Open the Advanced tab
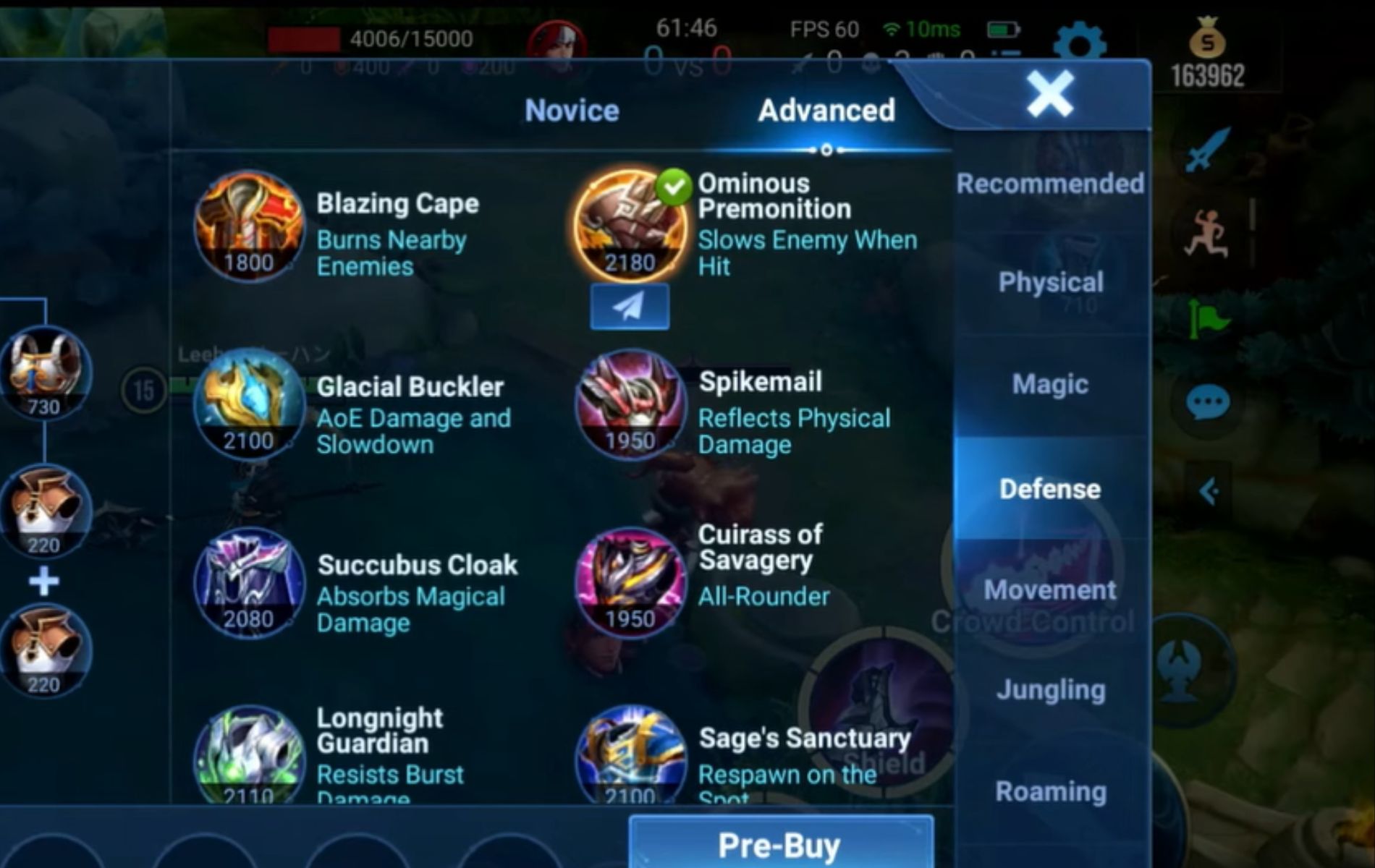The width and height of the screenshot is (1375, 868). pyautogui.click(x=825, y=110)
